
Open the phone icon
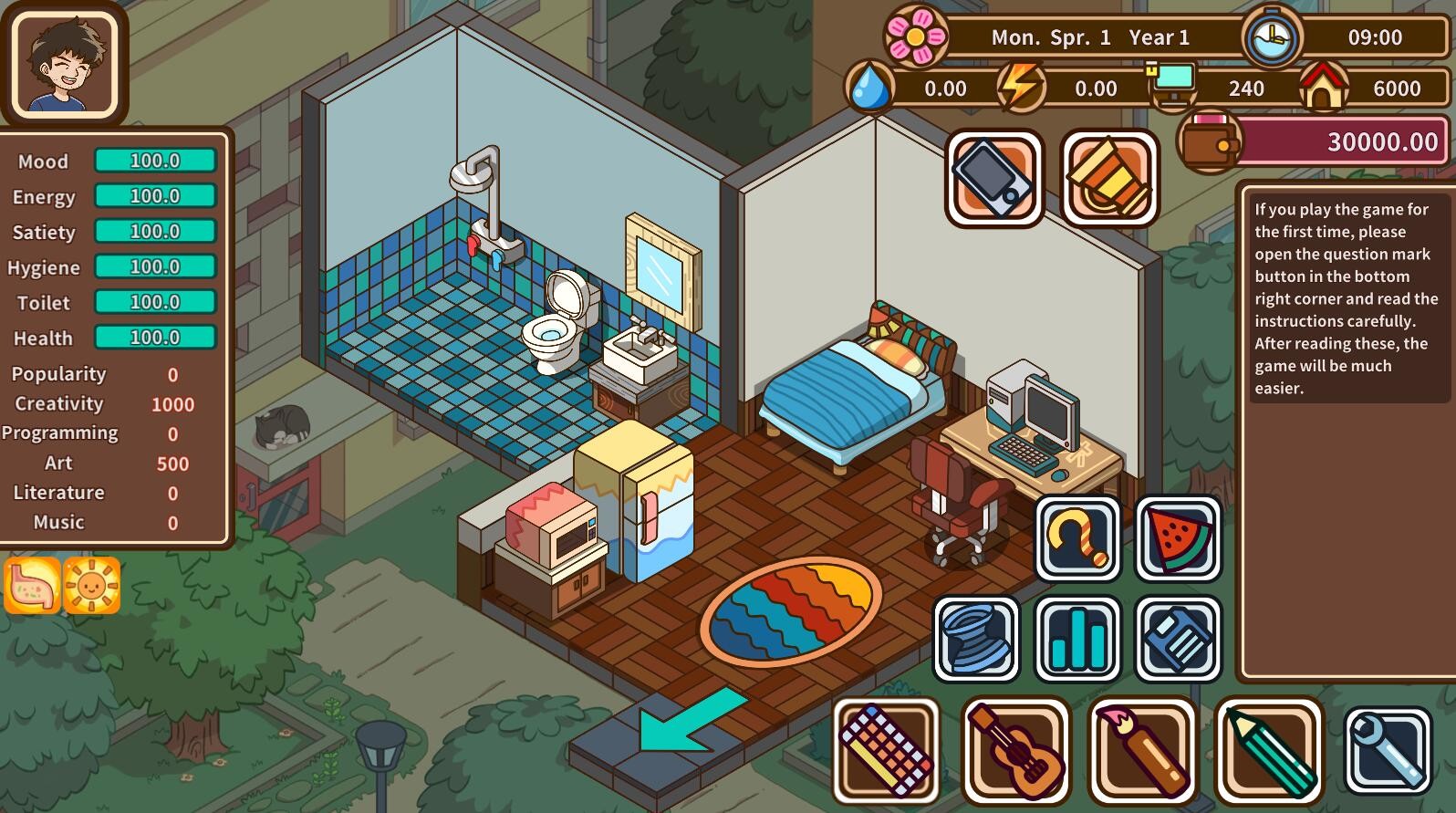click(992, 177)
